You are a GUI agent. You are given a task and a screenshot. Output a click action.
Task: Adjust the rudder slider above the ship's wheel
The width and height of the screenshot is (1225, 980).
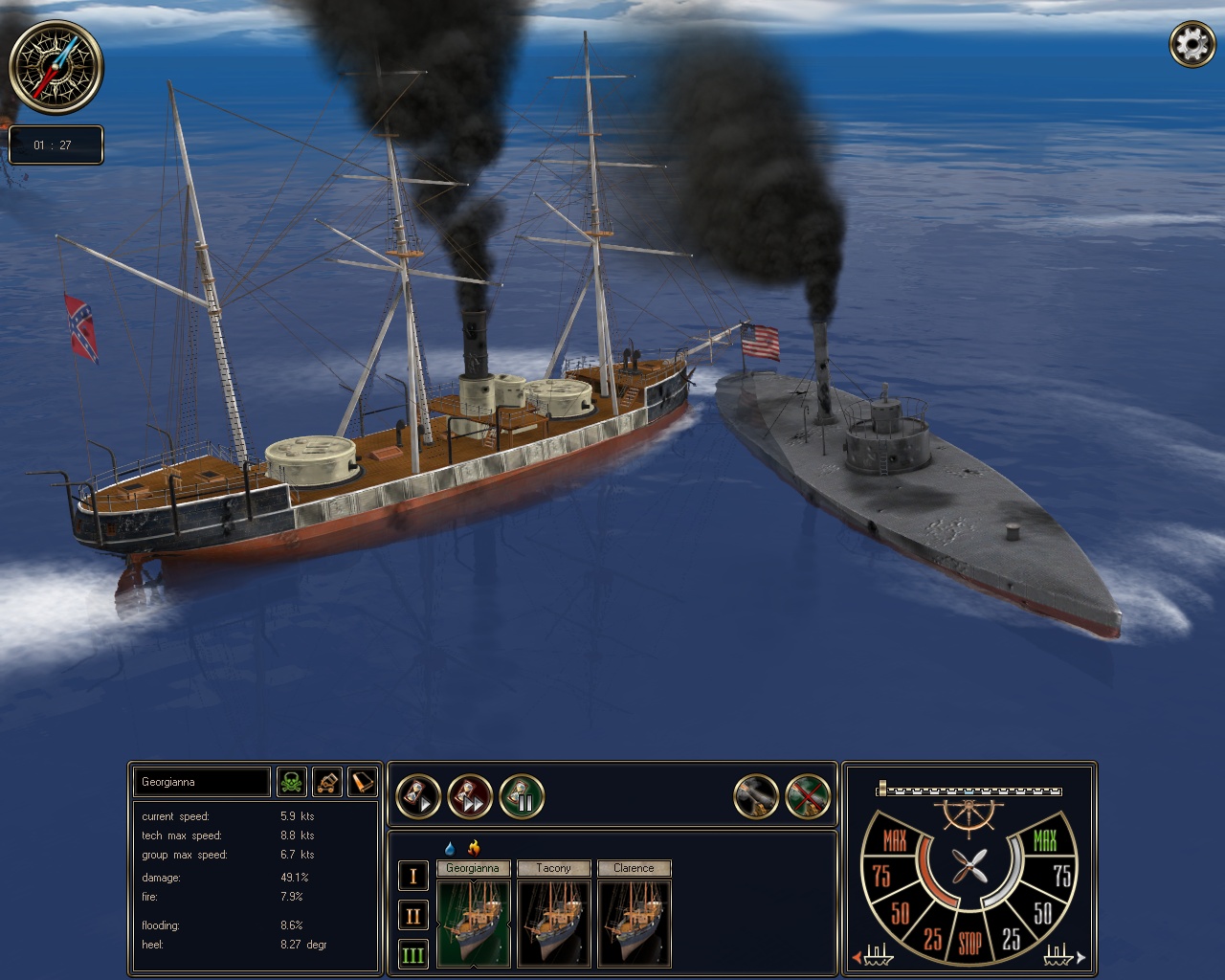tap(969, 790)
